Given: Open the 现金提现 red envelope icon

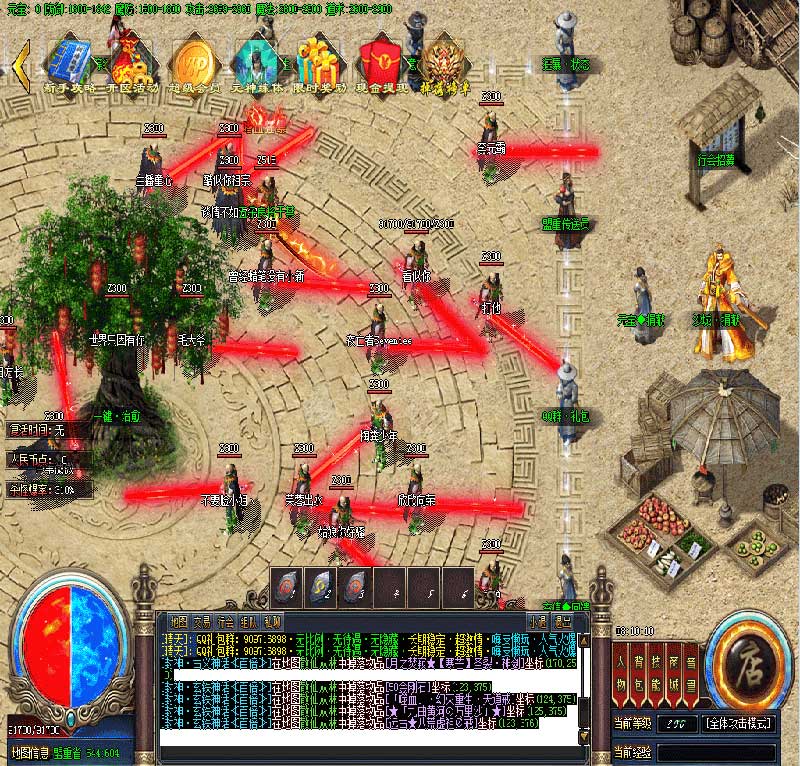Looking at the screenshot, I should coord(380,60).
